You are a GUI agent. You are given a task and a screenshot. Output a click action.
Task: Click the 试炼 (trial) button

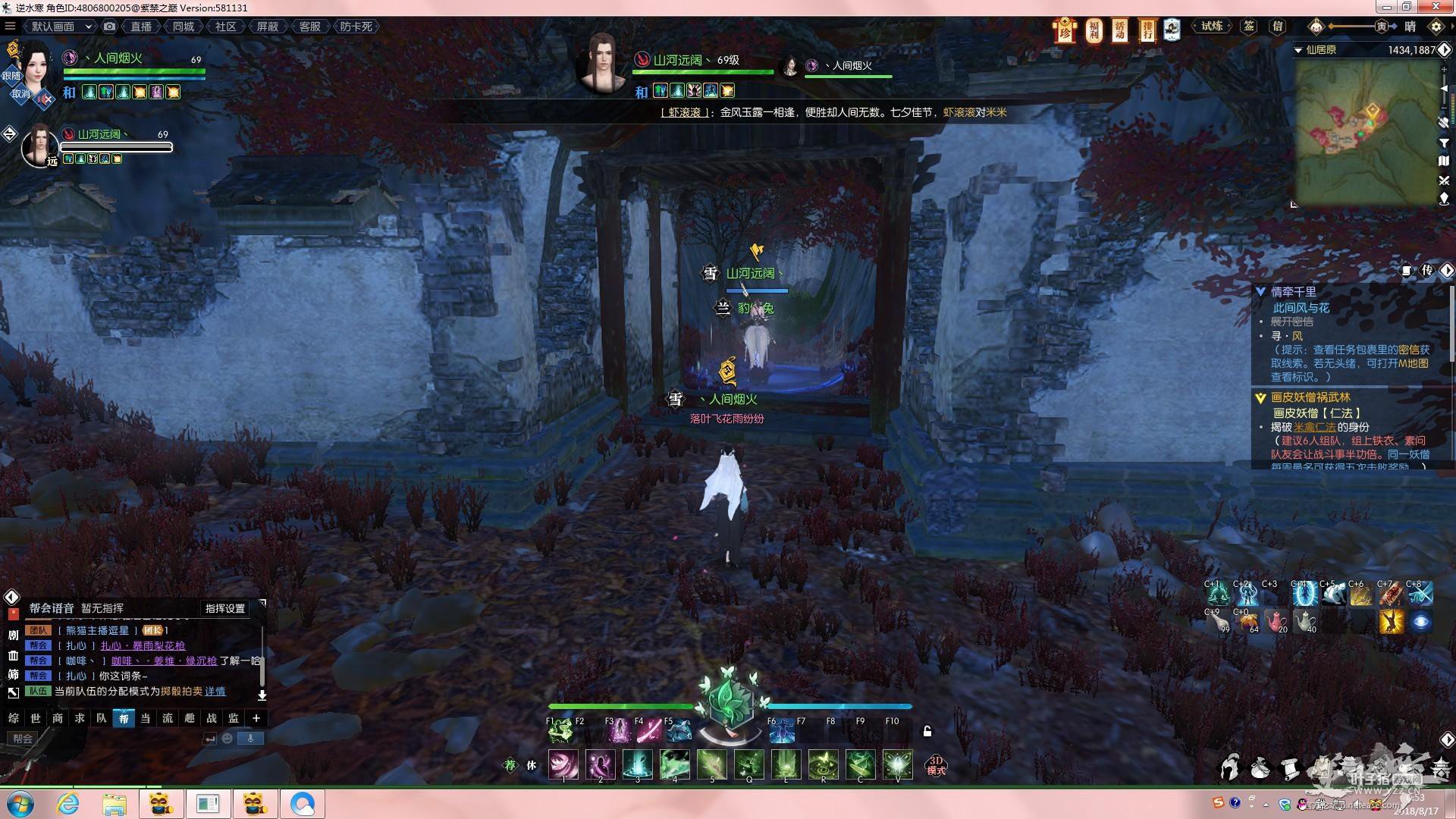(1212, 27)
